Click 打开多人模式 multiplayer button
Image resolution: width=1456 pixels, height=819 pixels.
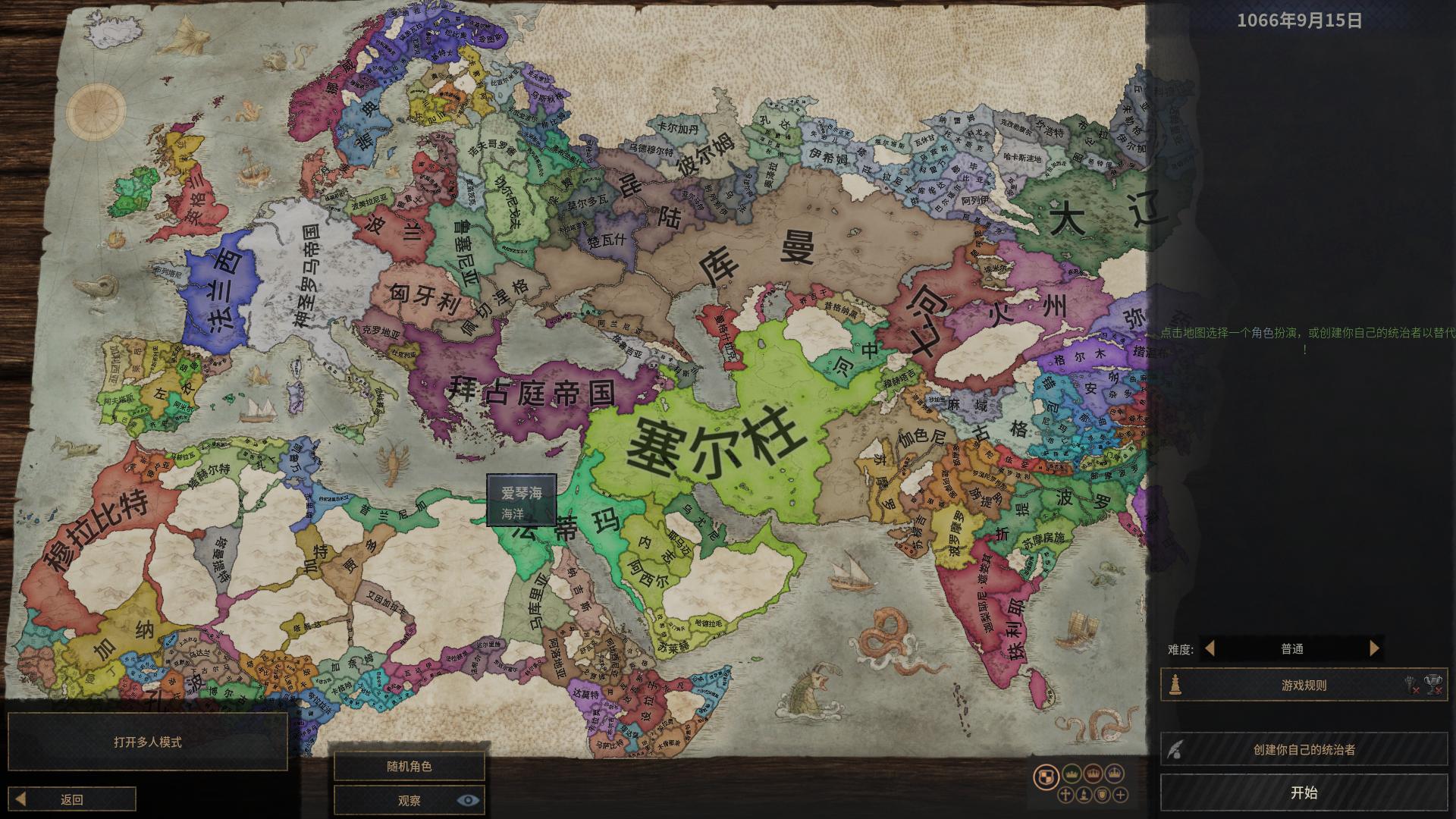coord(148,742)
